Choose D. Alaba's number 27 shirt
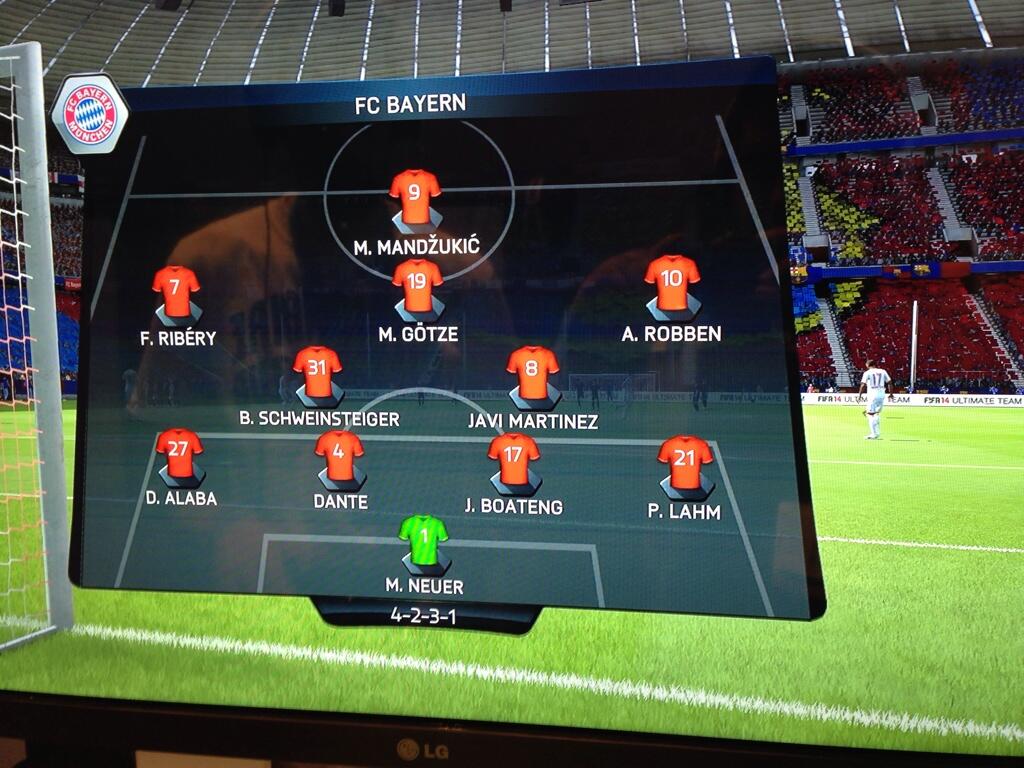 pos(180,452)
